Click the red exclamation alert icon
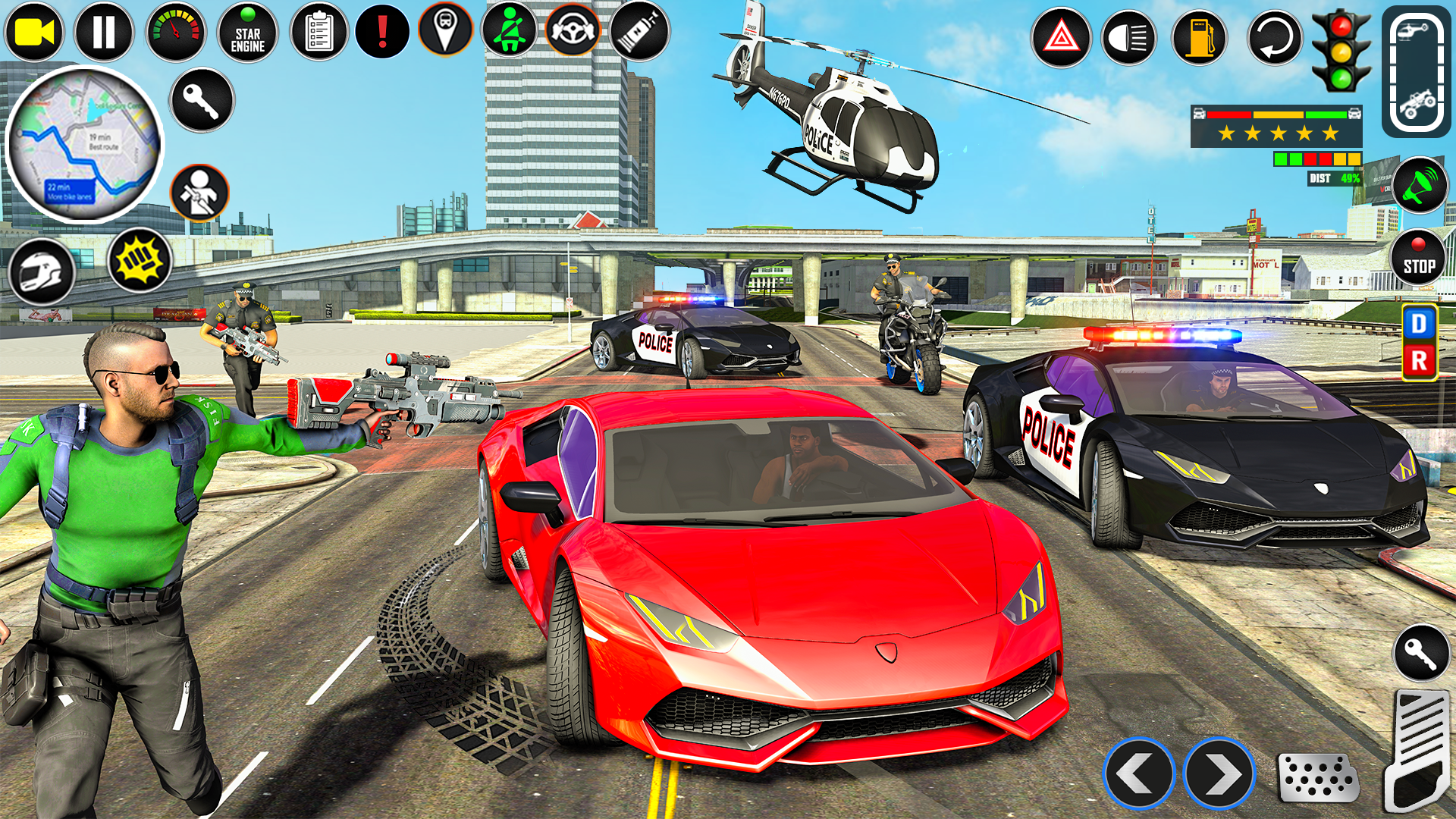Image resolution: width=1456 pixels, height=819 pixels. coord(382,33)
